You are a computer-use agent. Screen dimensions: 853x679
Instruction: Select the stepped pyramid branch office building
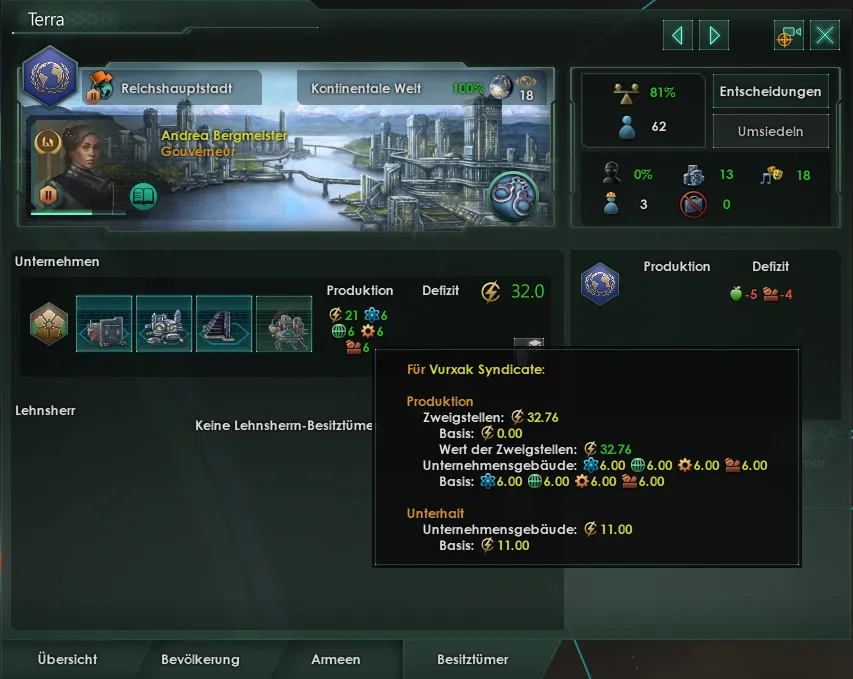224,323
